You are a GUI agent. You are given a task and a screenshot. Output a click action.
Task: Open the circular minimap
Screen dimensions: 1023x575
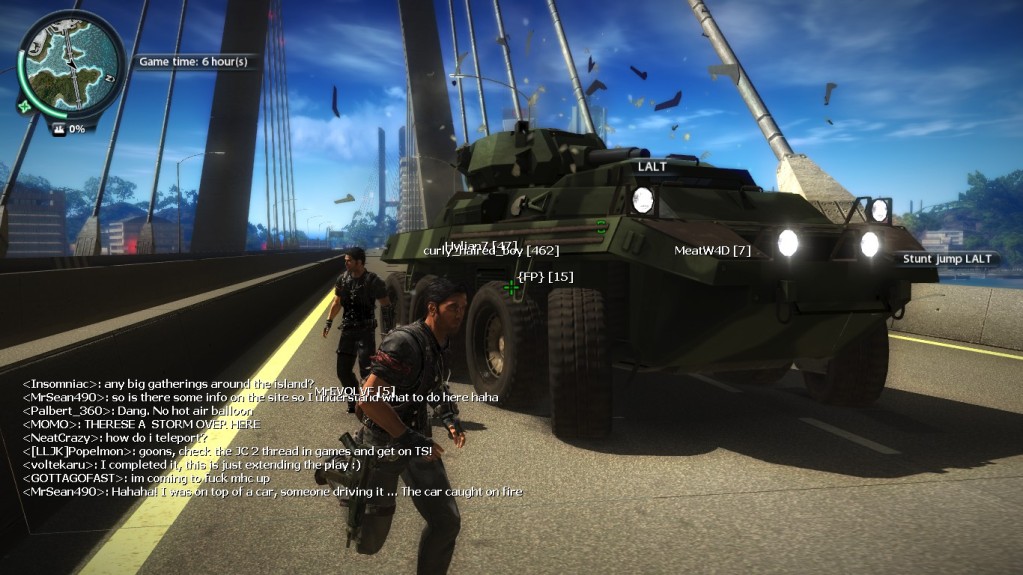[70, 58]
